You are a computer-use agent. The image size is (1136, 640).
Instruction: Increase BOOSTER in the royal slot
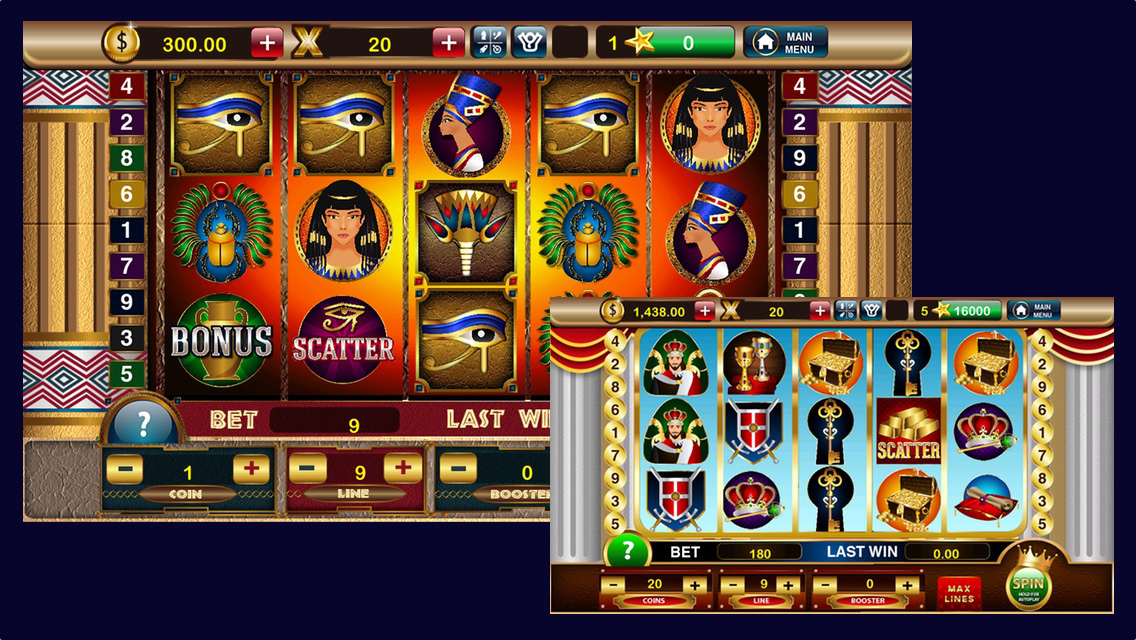pos(906,584)
